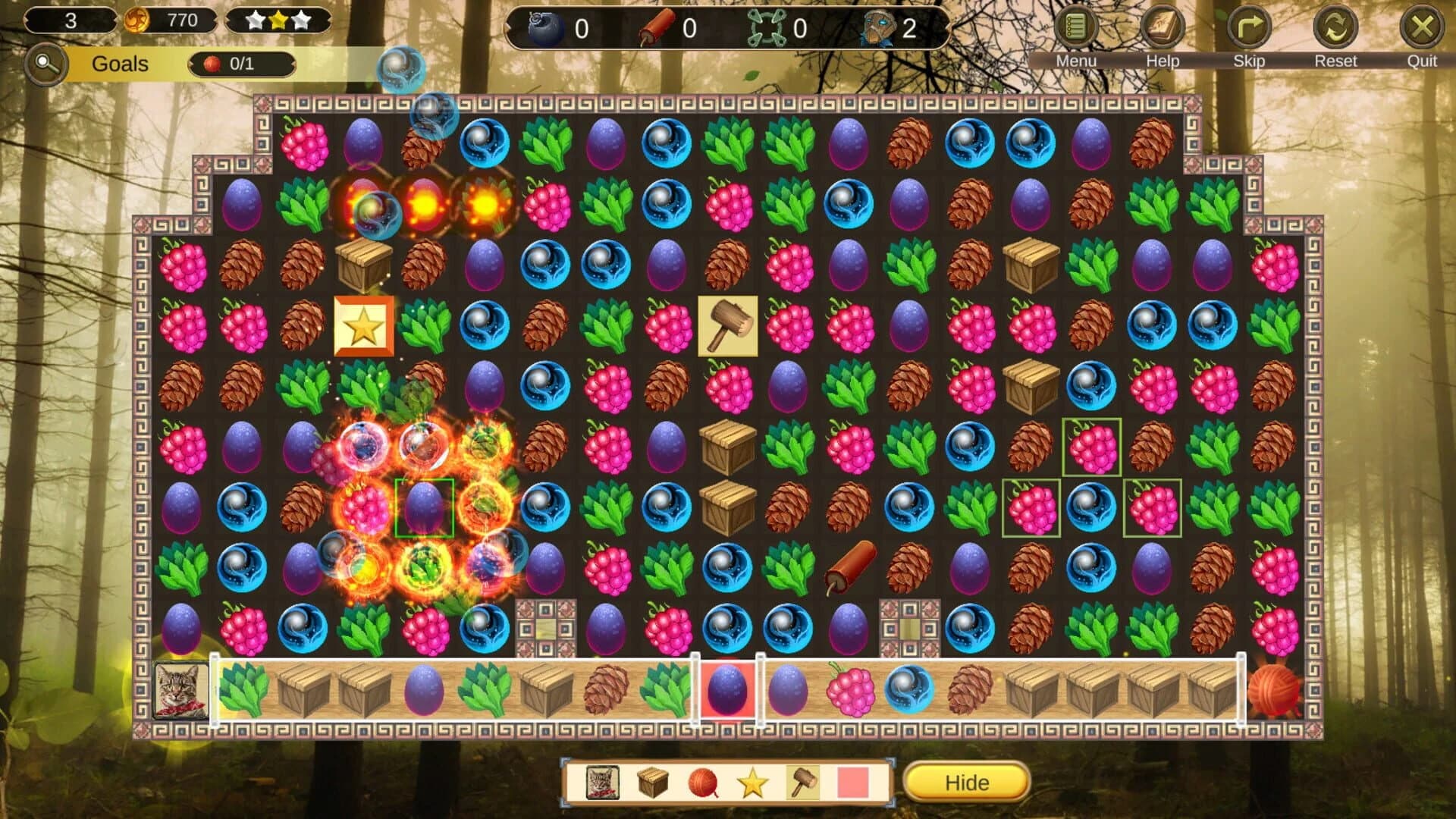This screenshot has width=1456, height=819.
Task: Pick the wooden hammer tile on the board
Action: [x=727, y=328]
